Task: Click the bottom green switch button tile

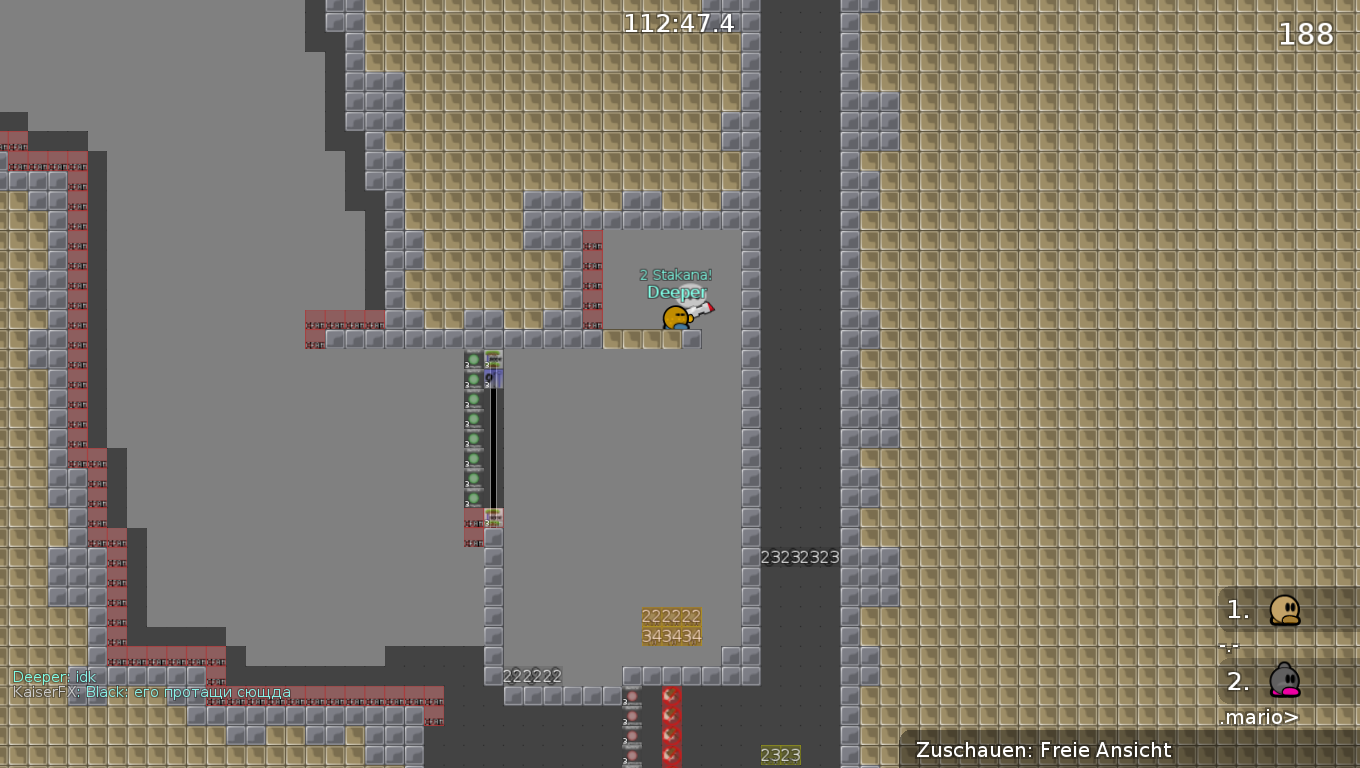Action: coord(472,500)
